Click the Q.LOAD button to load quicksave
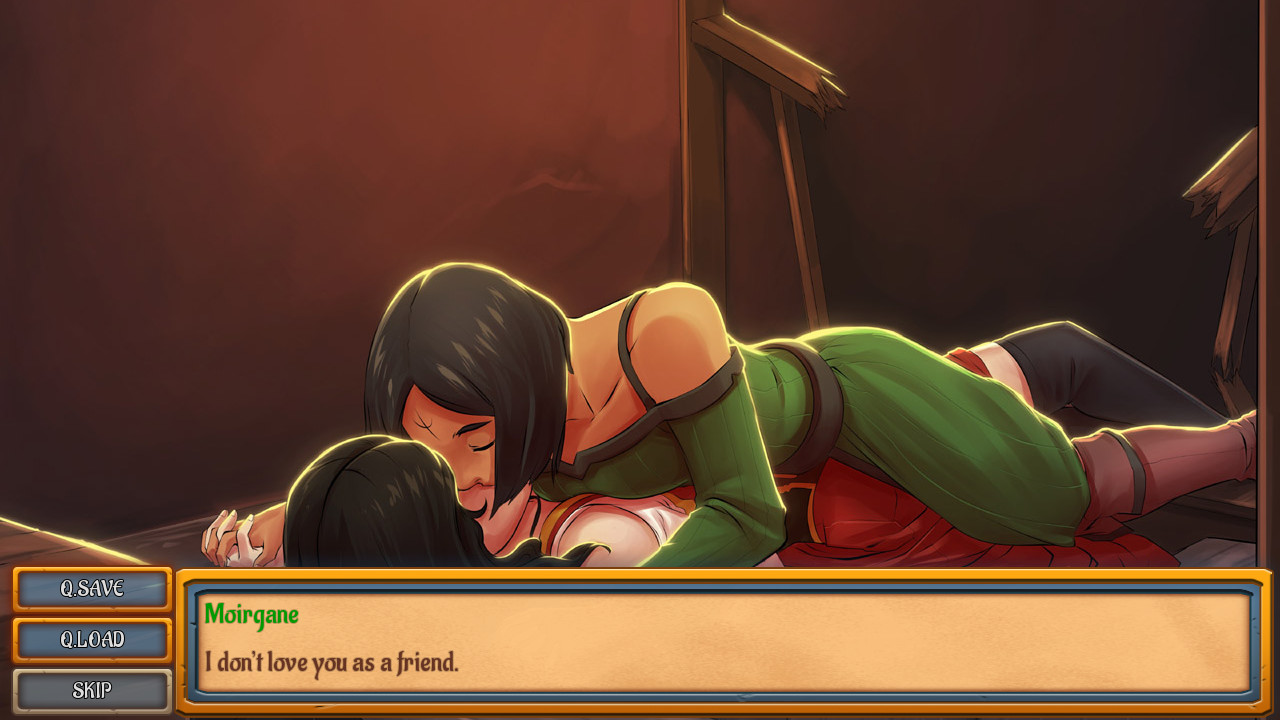This screenshot has height=720, width=1280. (x=91, y=640)
